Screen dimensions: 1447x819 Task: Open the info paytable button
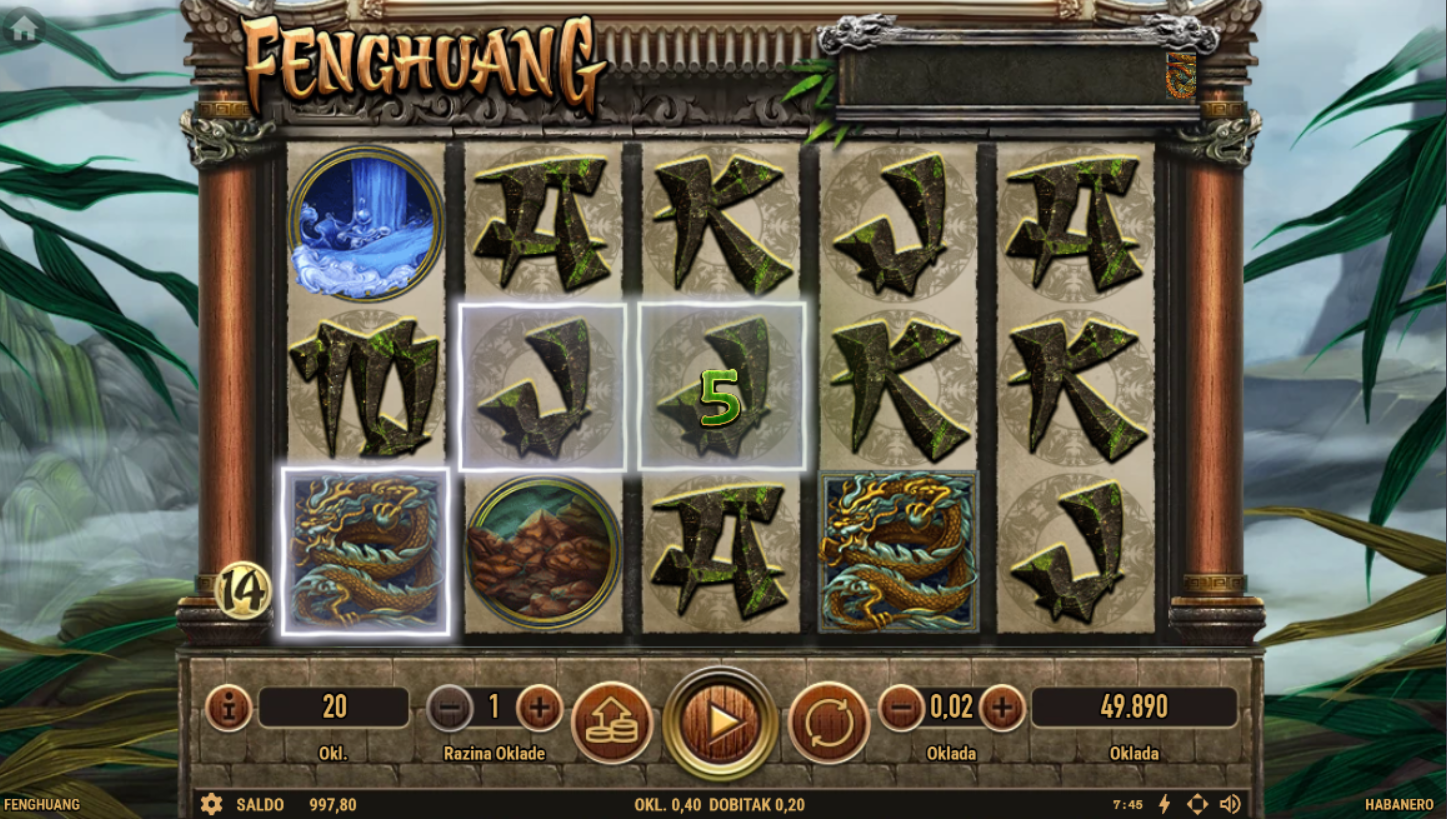coord(229,708)
